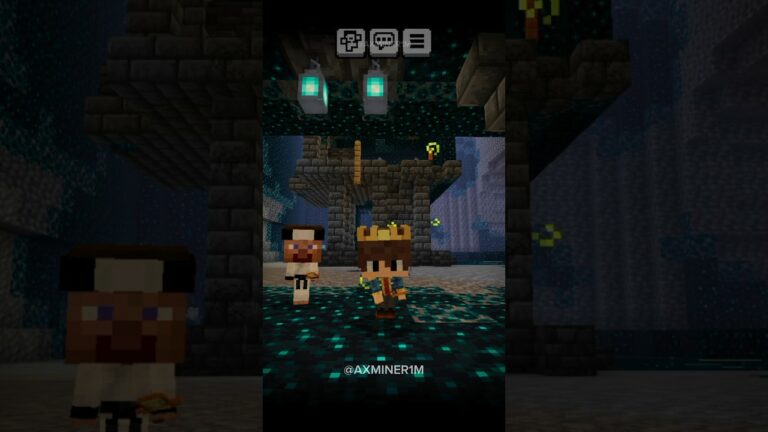Open the chat speech bubble button
The image size is (768, 432).
383,42
